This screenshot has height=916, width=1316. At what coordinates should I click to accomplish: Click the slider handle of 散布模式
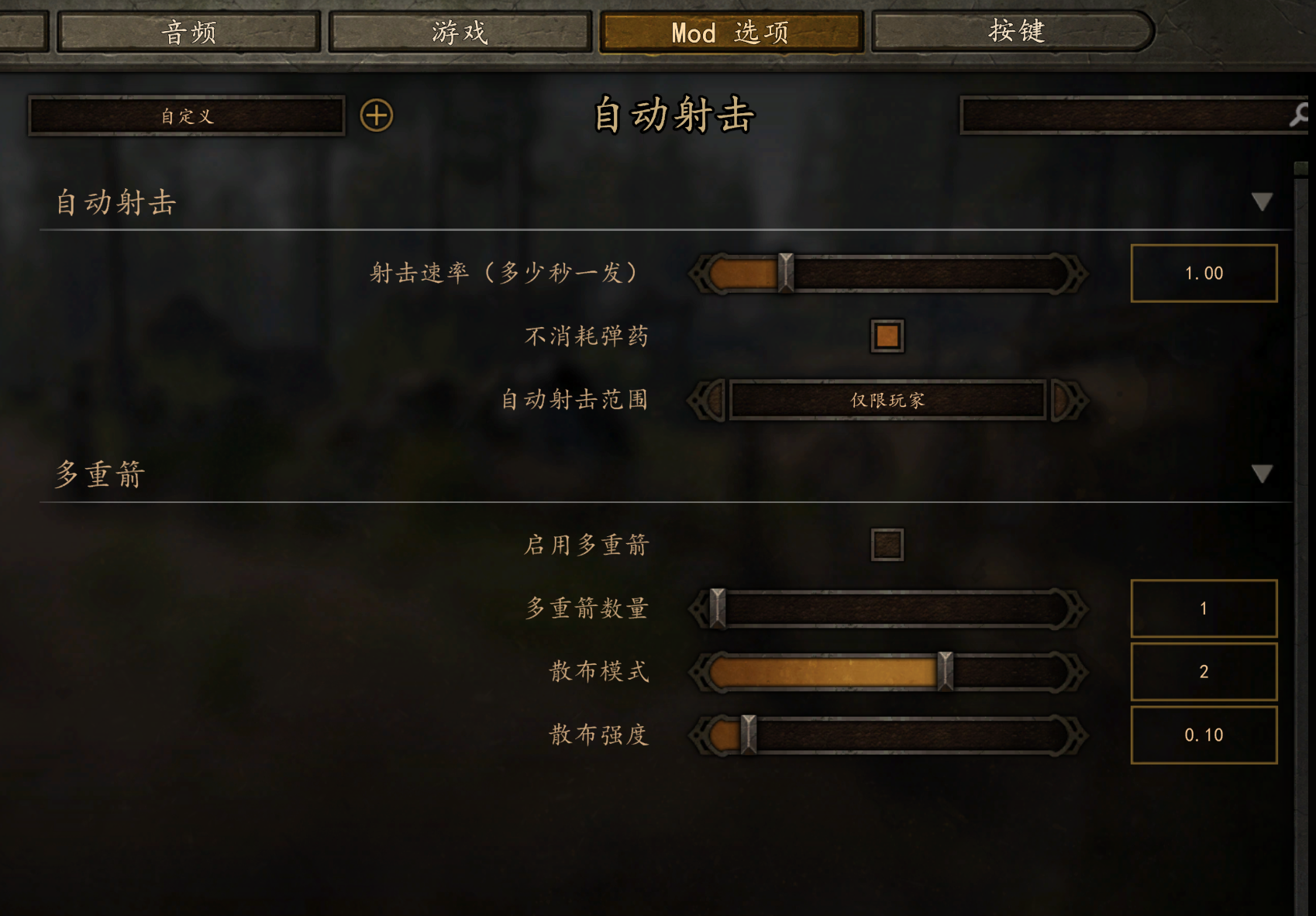click(x=945, y=672)
